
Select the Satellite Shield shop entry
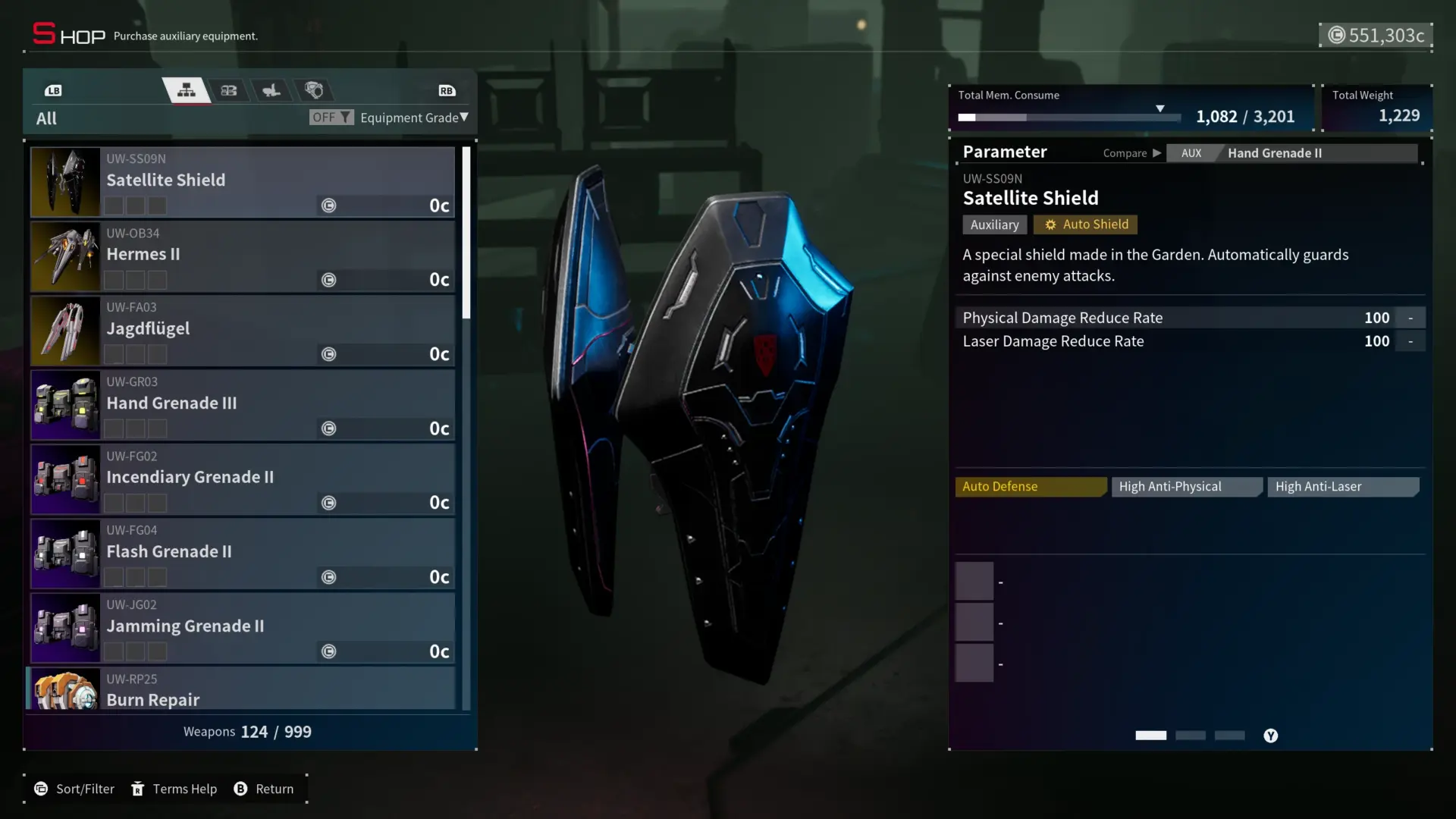point(243,182)
